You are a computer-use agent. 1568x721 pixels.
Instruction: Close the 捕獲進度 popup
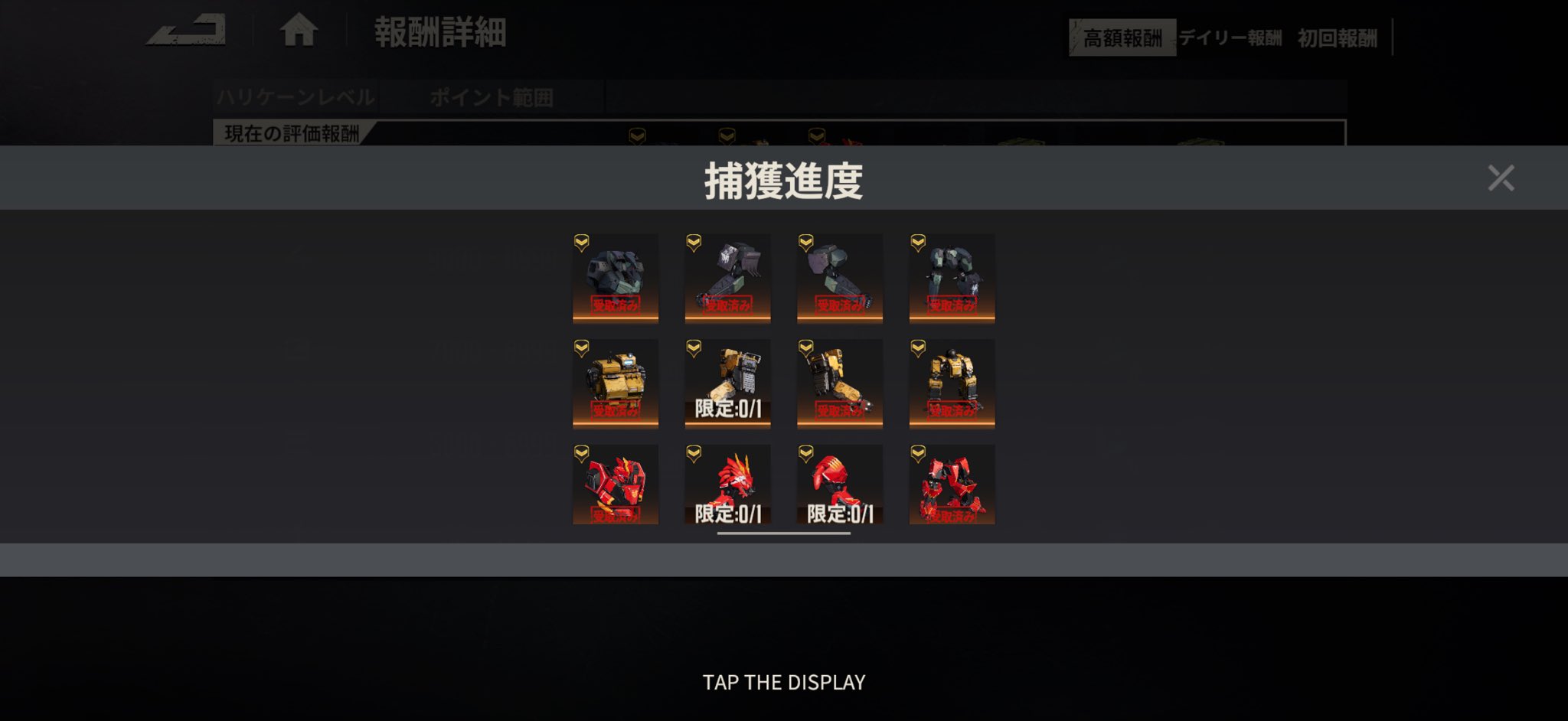pyautogui.click(x=1501, y=178)
